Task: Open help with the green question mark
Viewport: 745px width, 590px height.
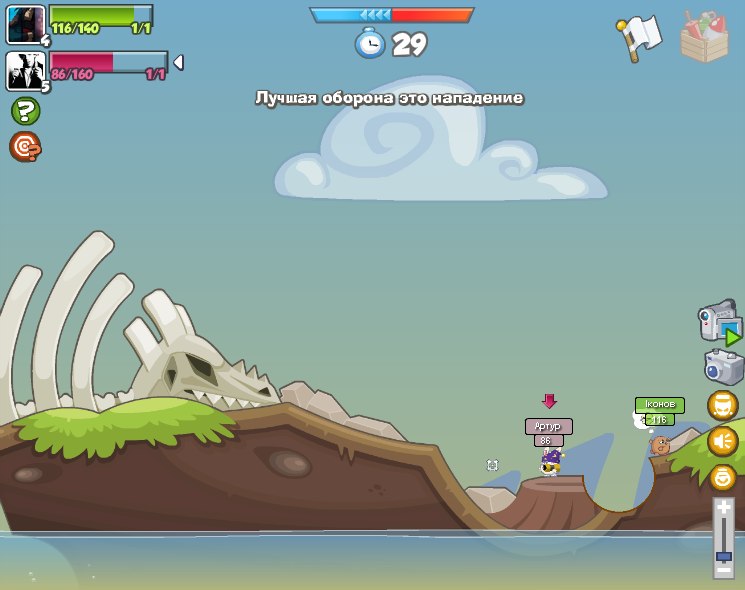Action: tap(25, 111)
